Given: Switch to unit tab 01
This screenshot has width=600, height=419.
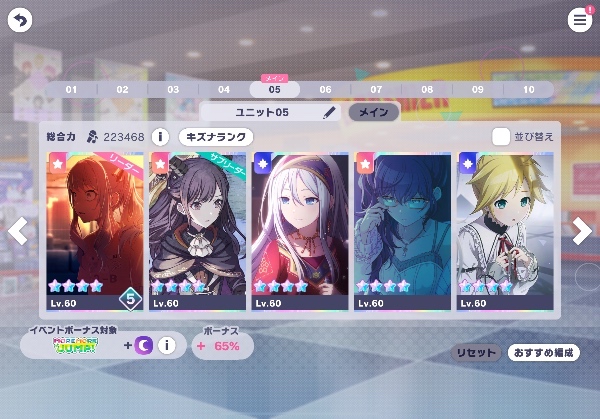Looking at the screenshot, I should click(71, 89).
